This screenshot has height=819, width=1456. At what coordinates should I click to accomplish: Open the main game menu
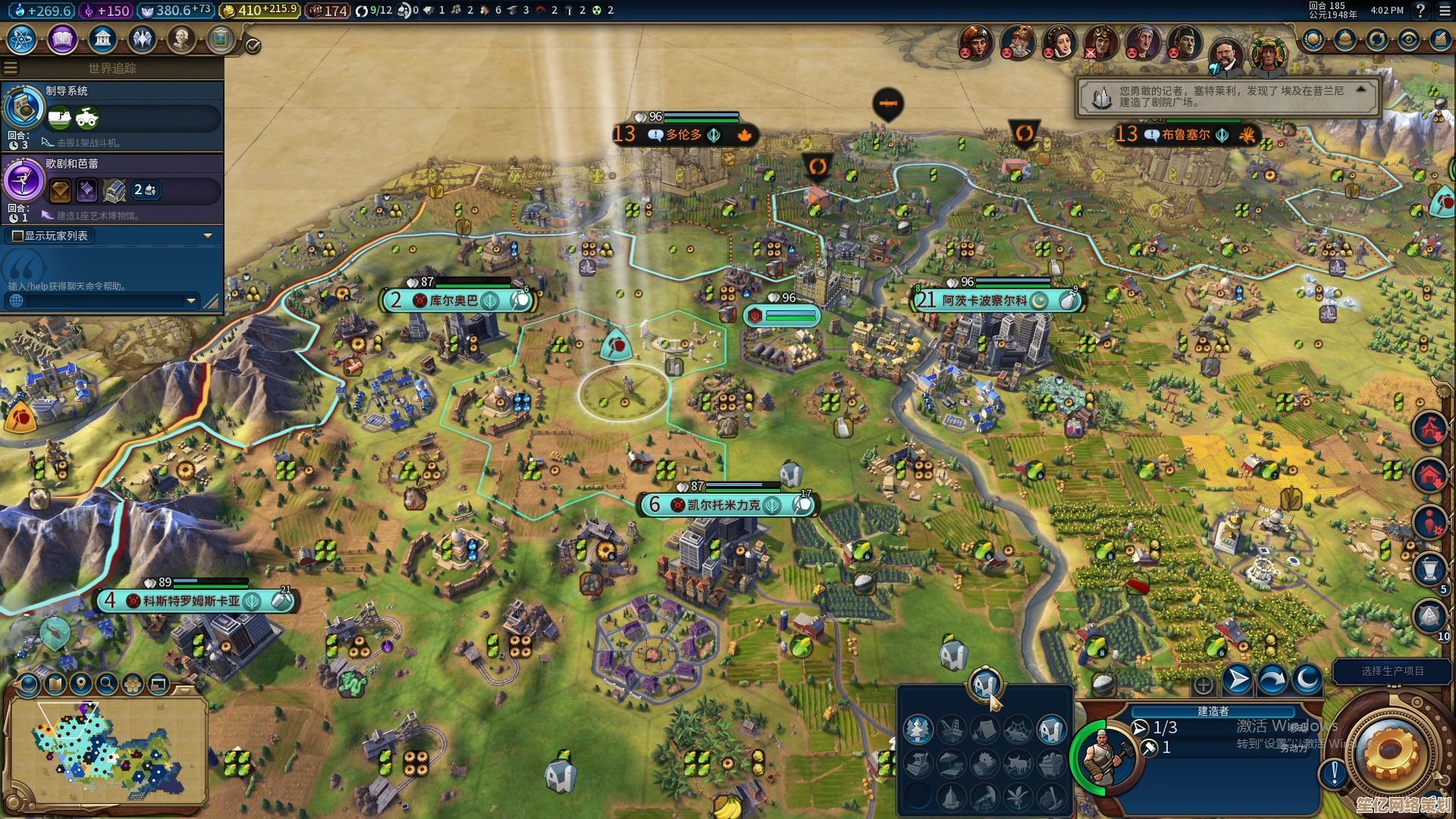[1445, 11]
